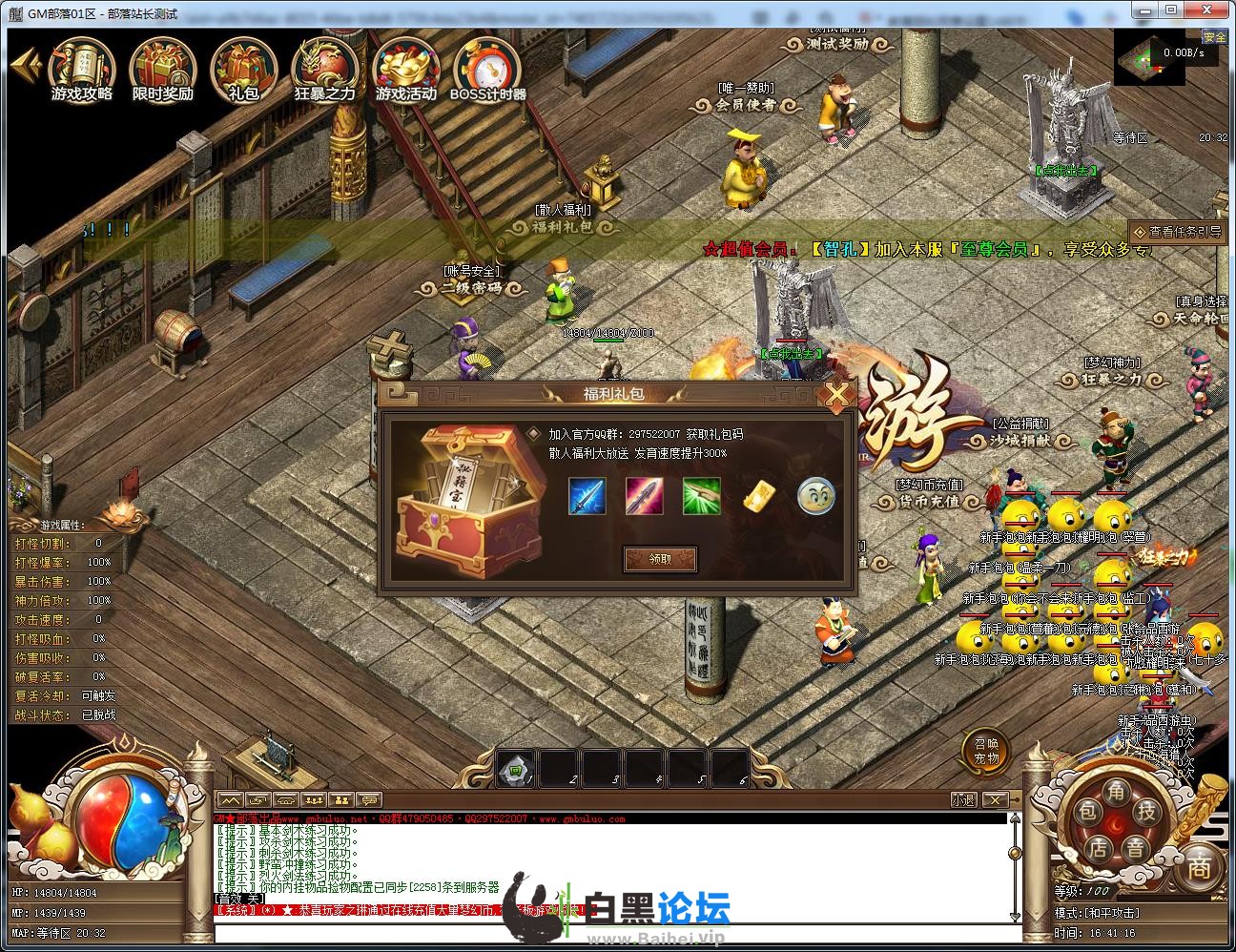Open the character panel with 角 button
This screenshot has width=1236, height=952.
(x=1116, y=790)
